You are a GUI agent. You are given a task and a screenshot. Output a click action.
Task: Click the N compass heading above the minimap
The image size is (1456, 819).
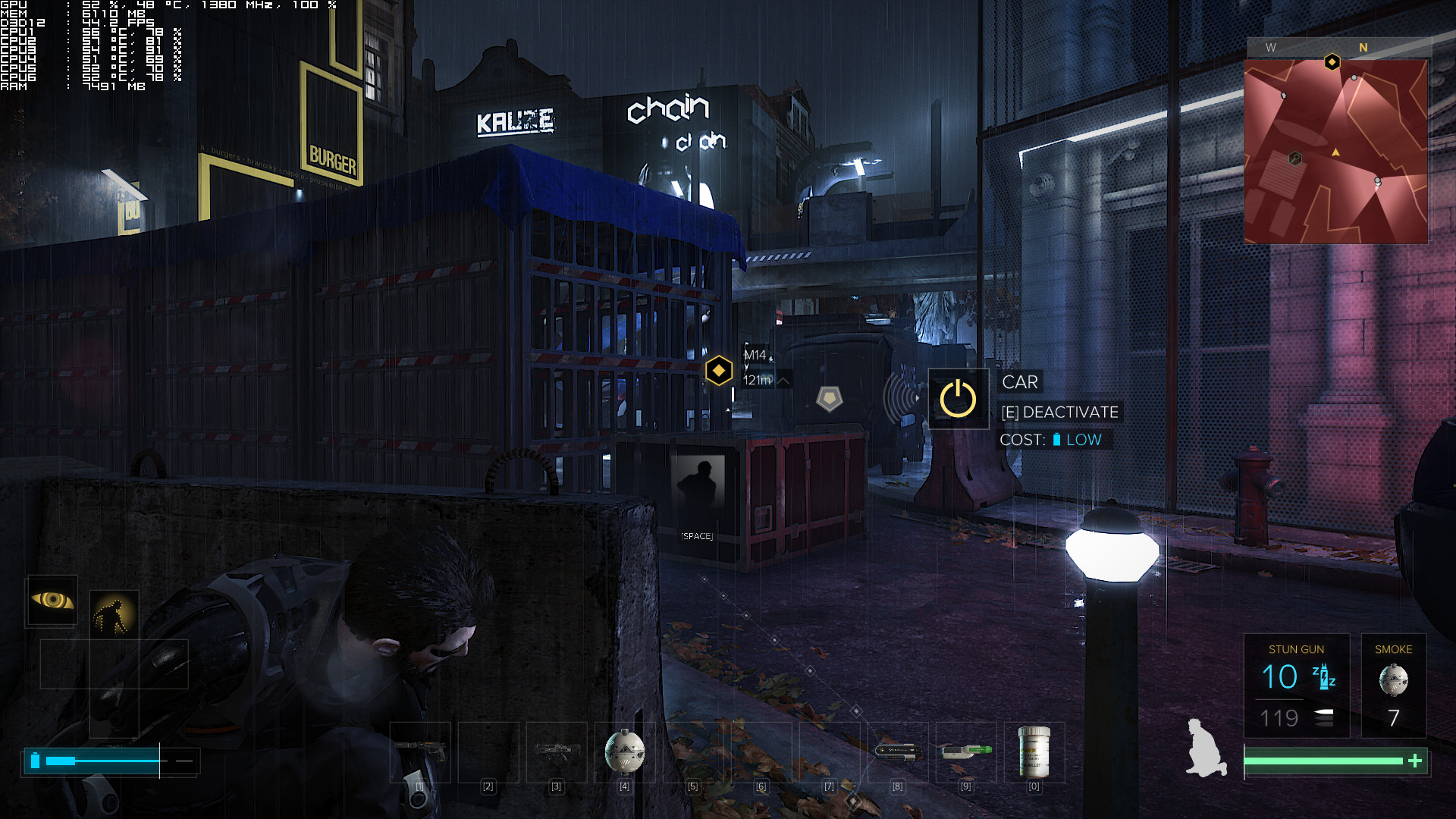point(1364,48)
